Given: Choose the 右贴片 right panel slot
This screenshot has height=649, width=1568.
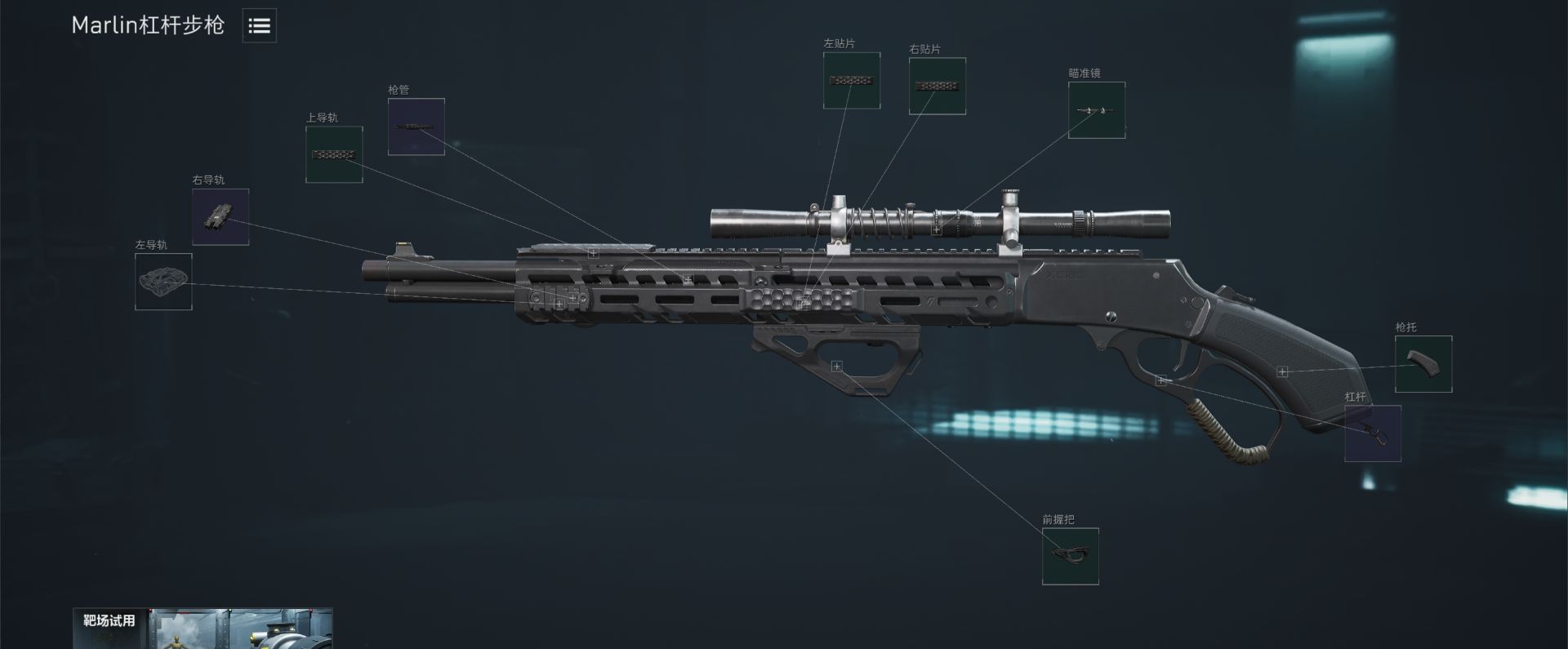Looking at the screenshot, I should (x=937, y=86).
